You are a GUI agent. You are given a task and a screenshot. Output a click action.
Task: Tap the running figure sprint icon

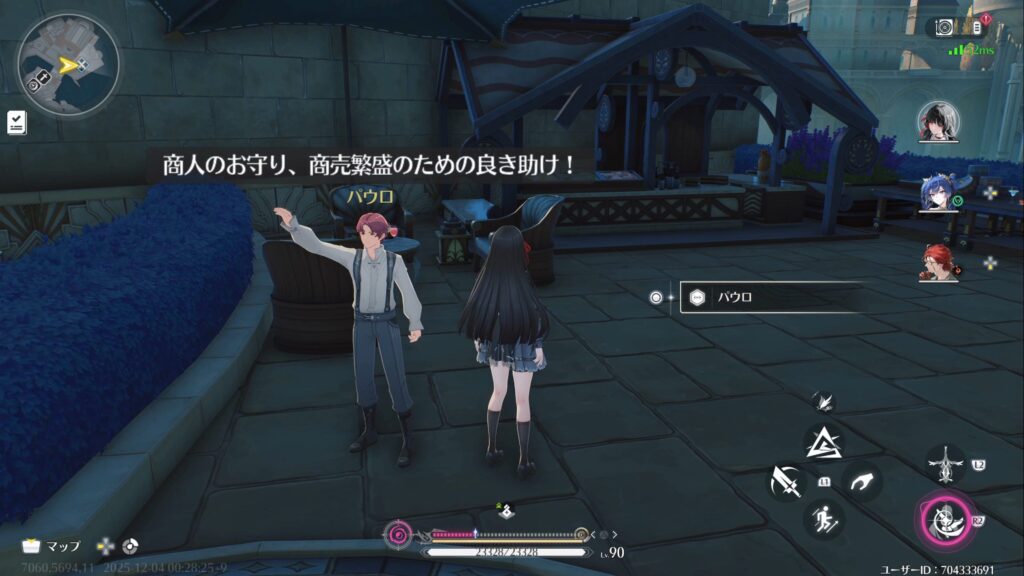825,519
